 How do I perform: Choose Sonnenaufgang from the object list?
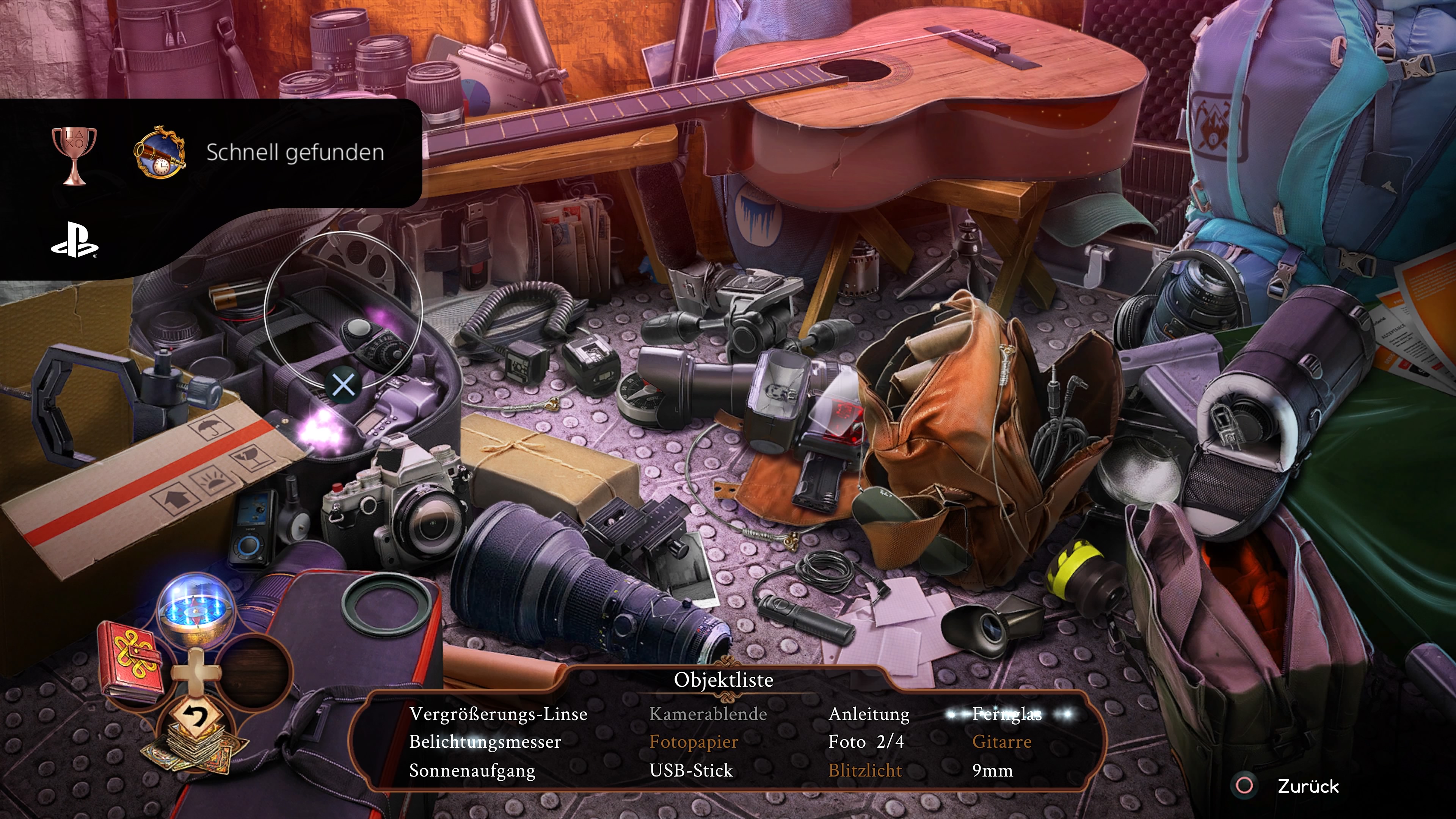point(472,770)
